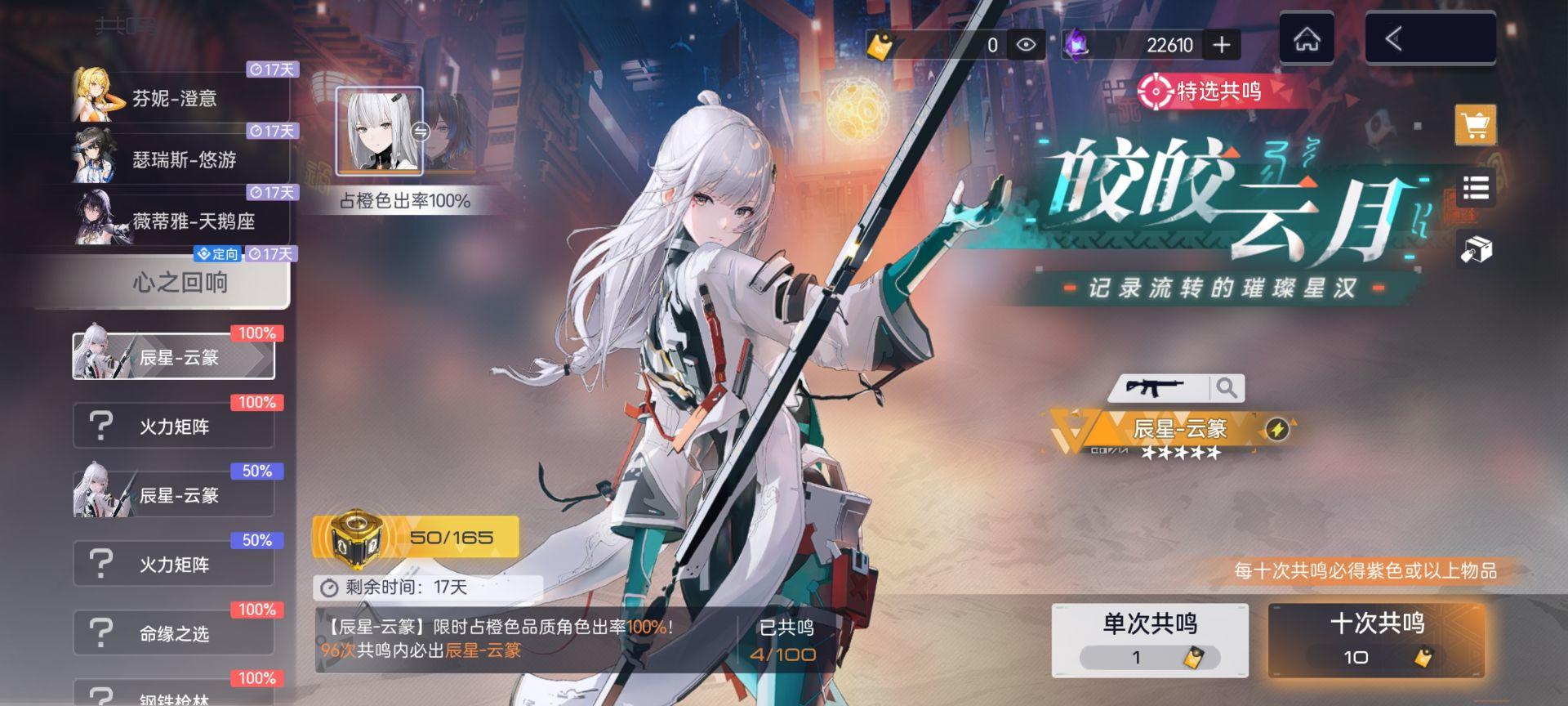Click the swap icon on the character portrait
The width and height of the screenshot is (1568, 706).
click(419, 131)
